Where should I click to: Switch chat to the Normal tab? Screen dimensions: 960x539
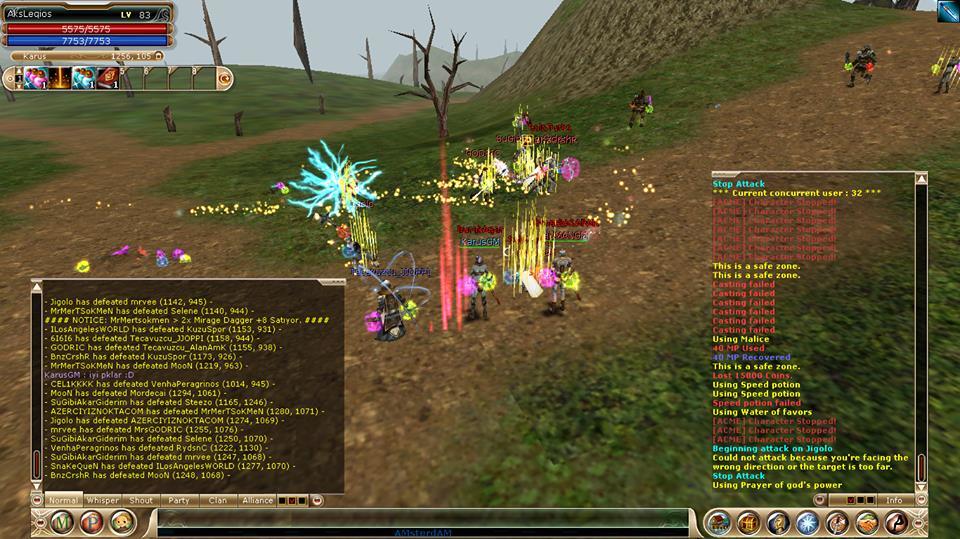[x=63, y=500]
